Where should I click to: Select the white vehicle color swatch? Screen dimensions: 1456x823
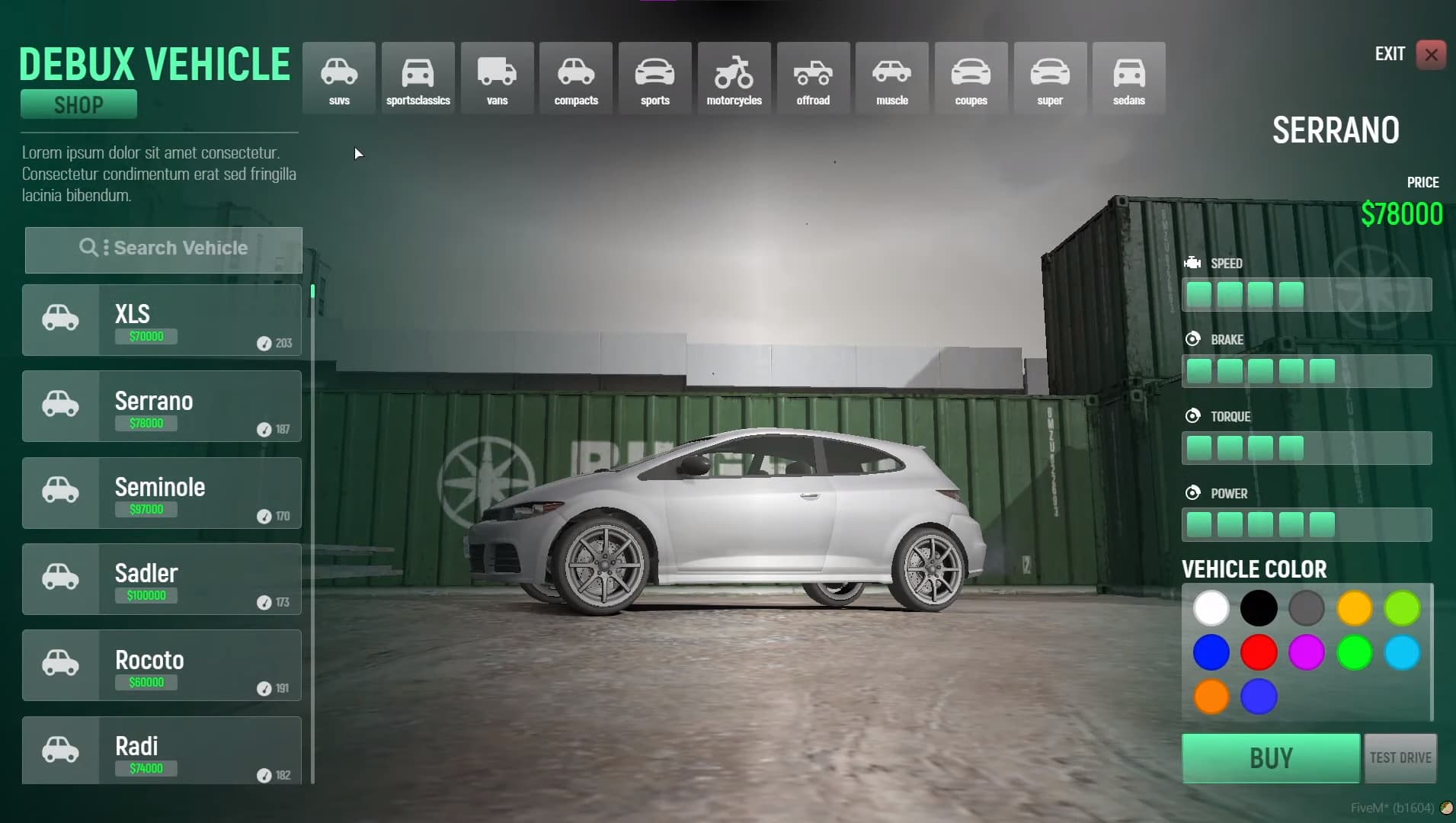point(1211,608)
